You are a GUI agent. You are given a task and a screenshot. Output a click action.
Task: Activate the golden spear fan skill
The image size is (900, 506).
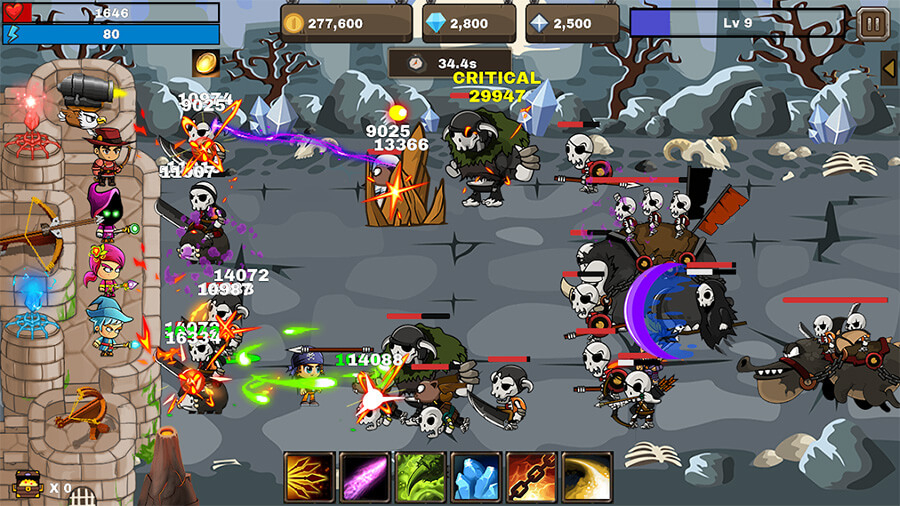[309, 476]
